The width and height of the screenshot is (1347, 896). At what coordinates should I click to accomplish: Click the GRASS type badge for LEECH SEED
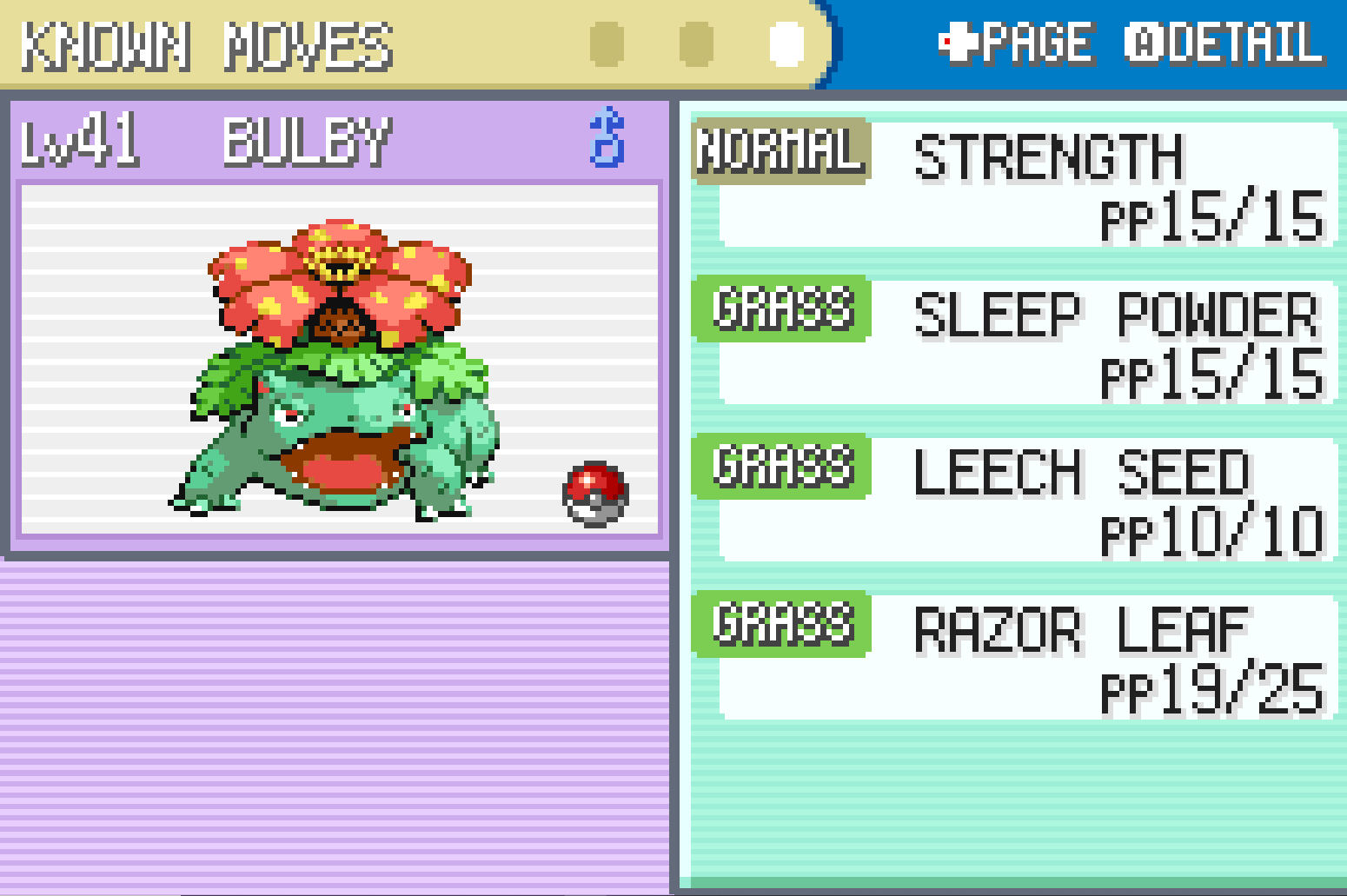pyautogui.click(x=781, y=468)
